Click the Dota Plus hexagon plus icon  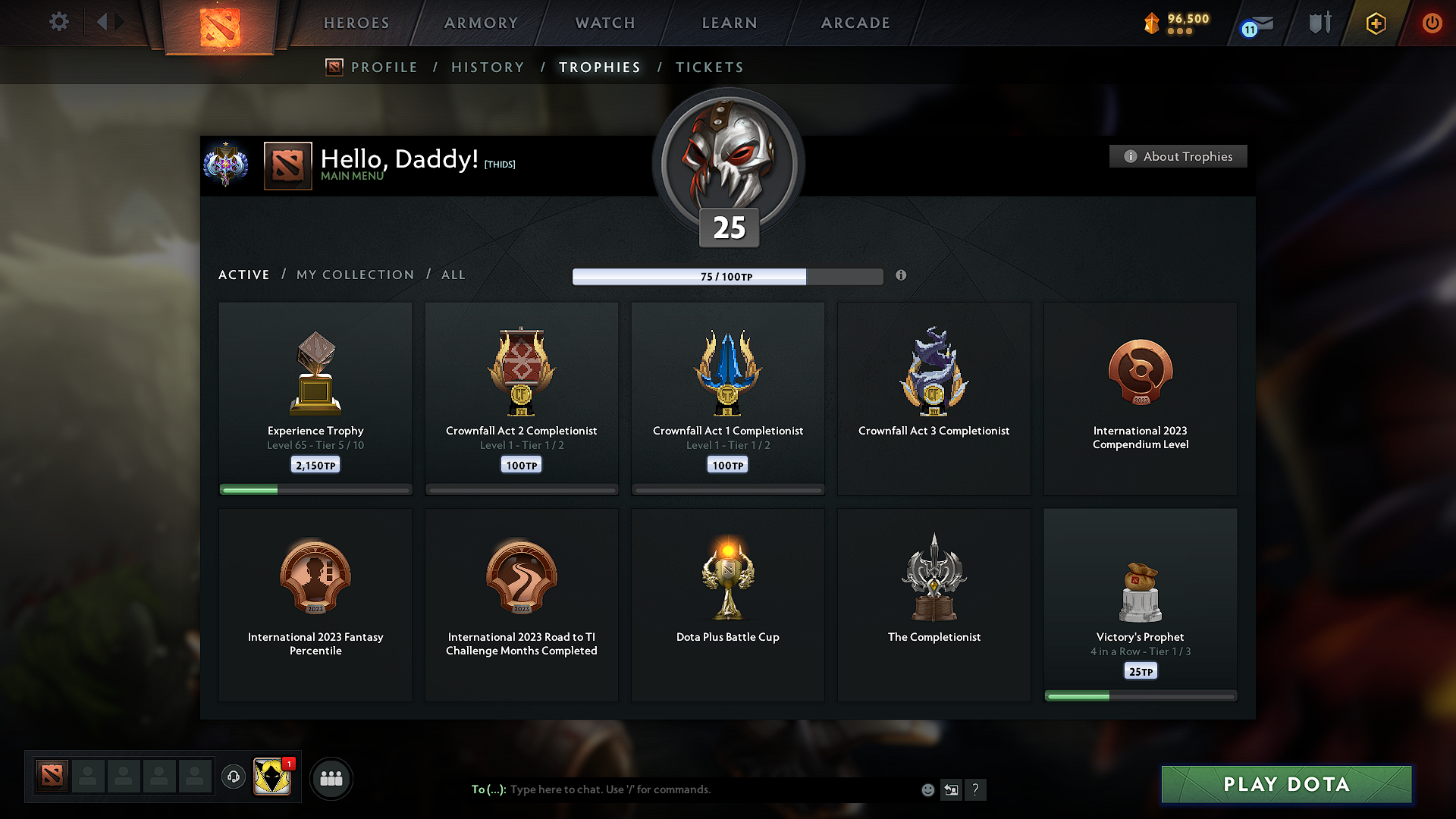(x=1375, y=24)
